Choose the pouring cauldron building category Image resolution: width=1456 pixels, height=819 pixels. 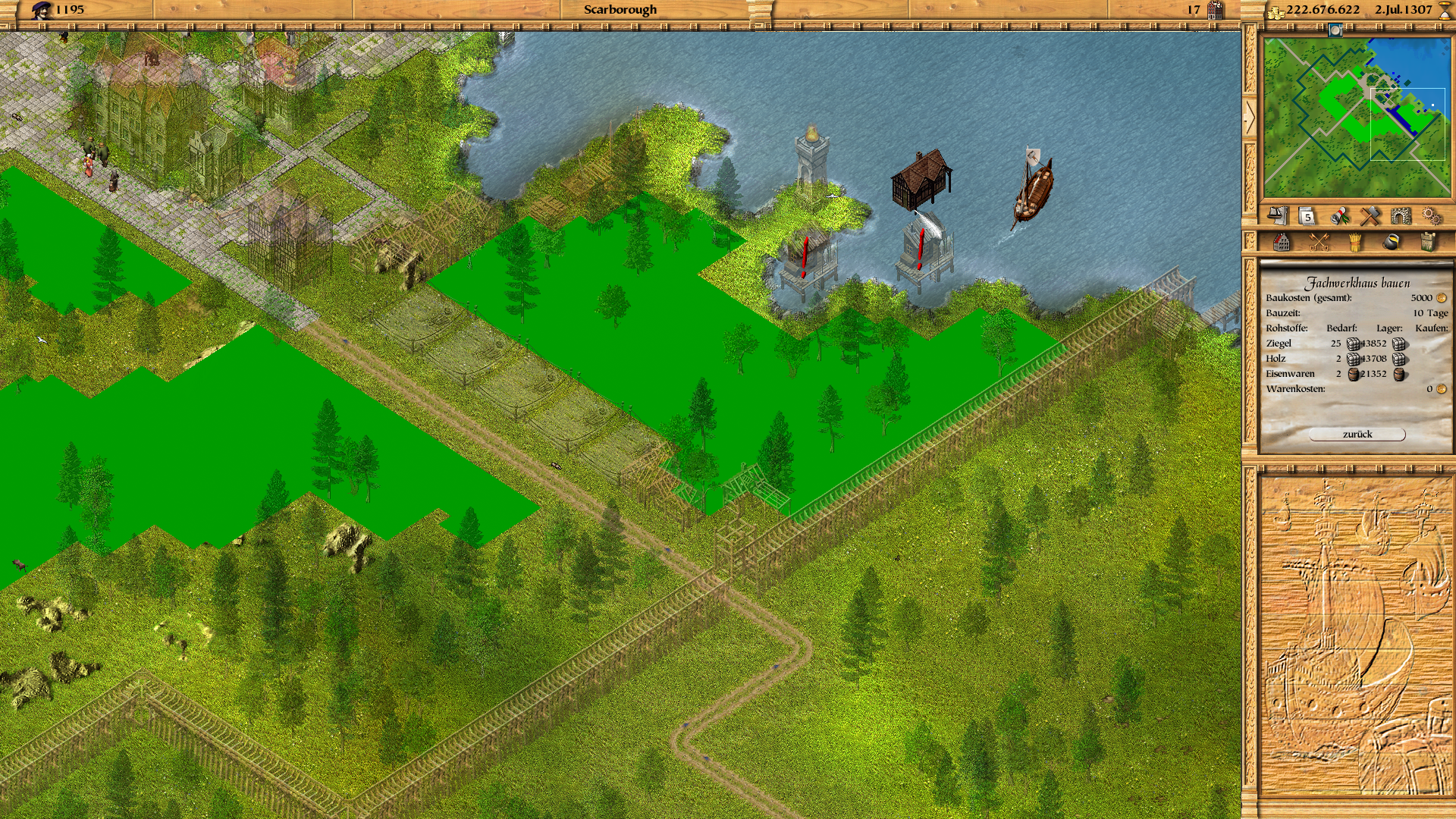pyautogui.click(x=1391, y=243)
